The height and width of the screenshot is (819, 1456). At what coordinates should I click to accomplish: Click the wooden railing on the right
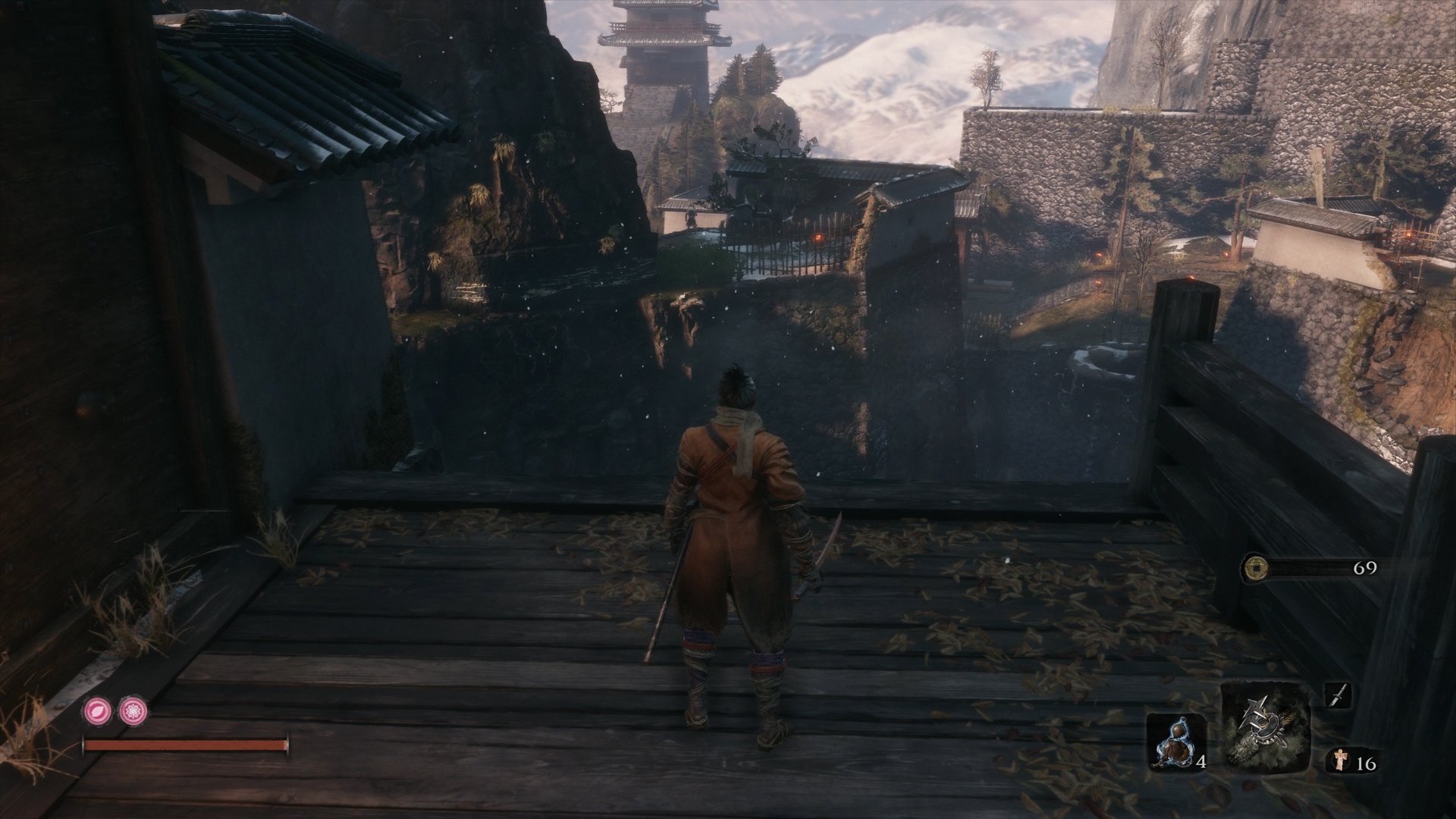coord(1289,425)
